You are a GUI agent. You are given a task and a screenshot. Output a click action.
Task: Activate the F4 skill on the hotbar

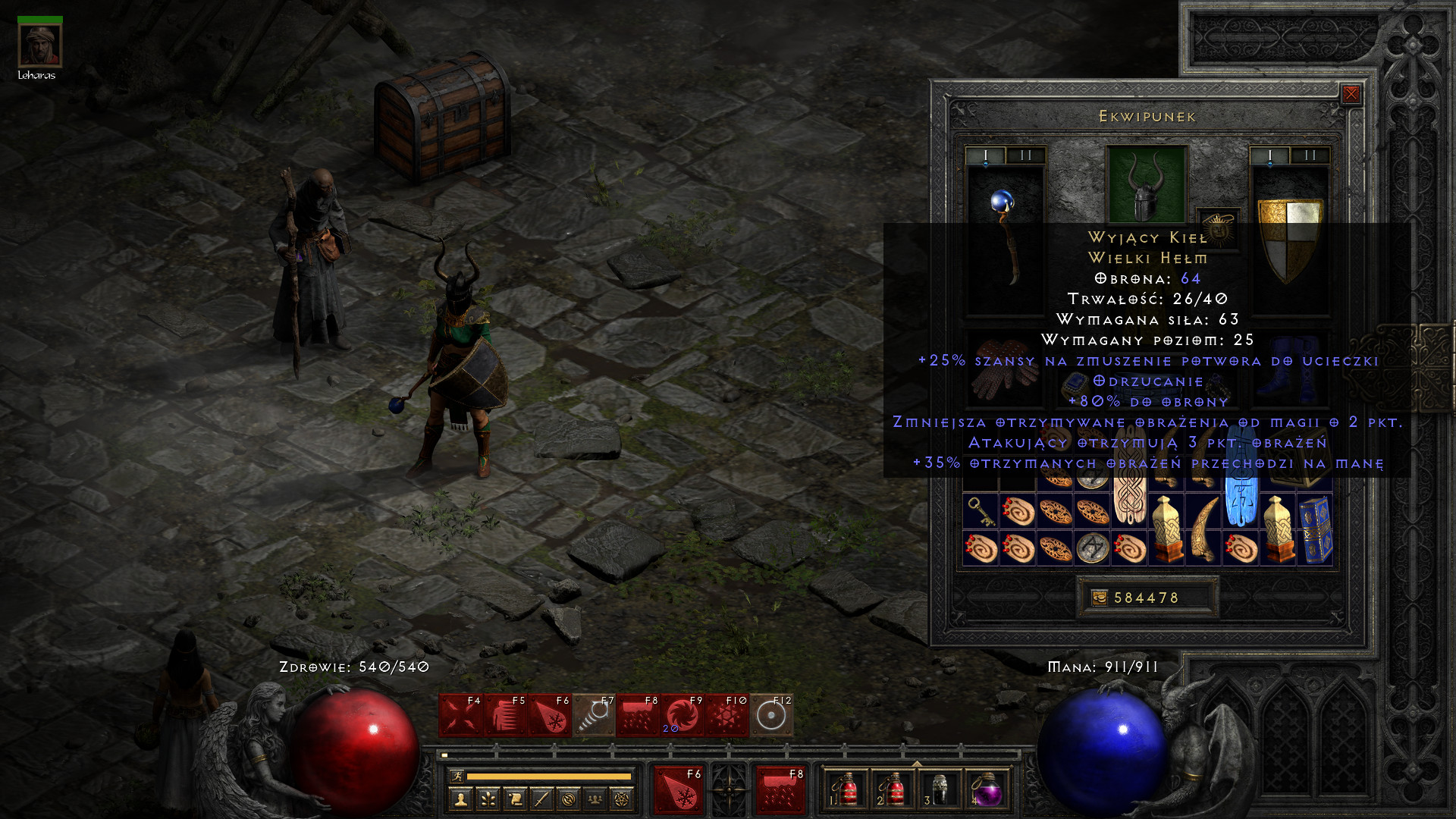[x=461, y=715]
